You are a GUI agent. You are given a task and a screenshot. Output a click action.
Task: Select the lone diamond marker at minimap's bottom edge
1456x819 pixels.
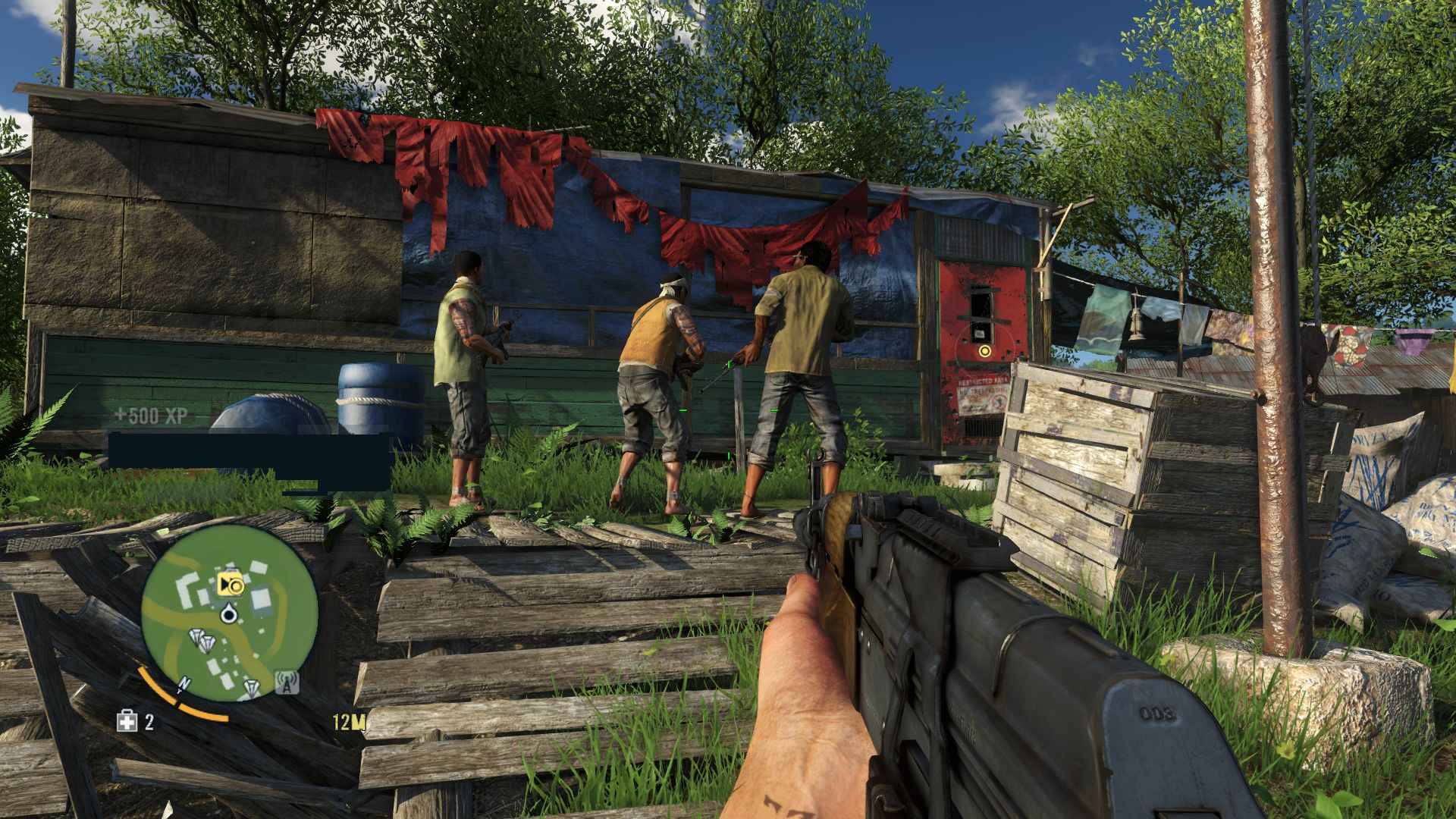(251, 688)
